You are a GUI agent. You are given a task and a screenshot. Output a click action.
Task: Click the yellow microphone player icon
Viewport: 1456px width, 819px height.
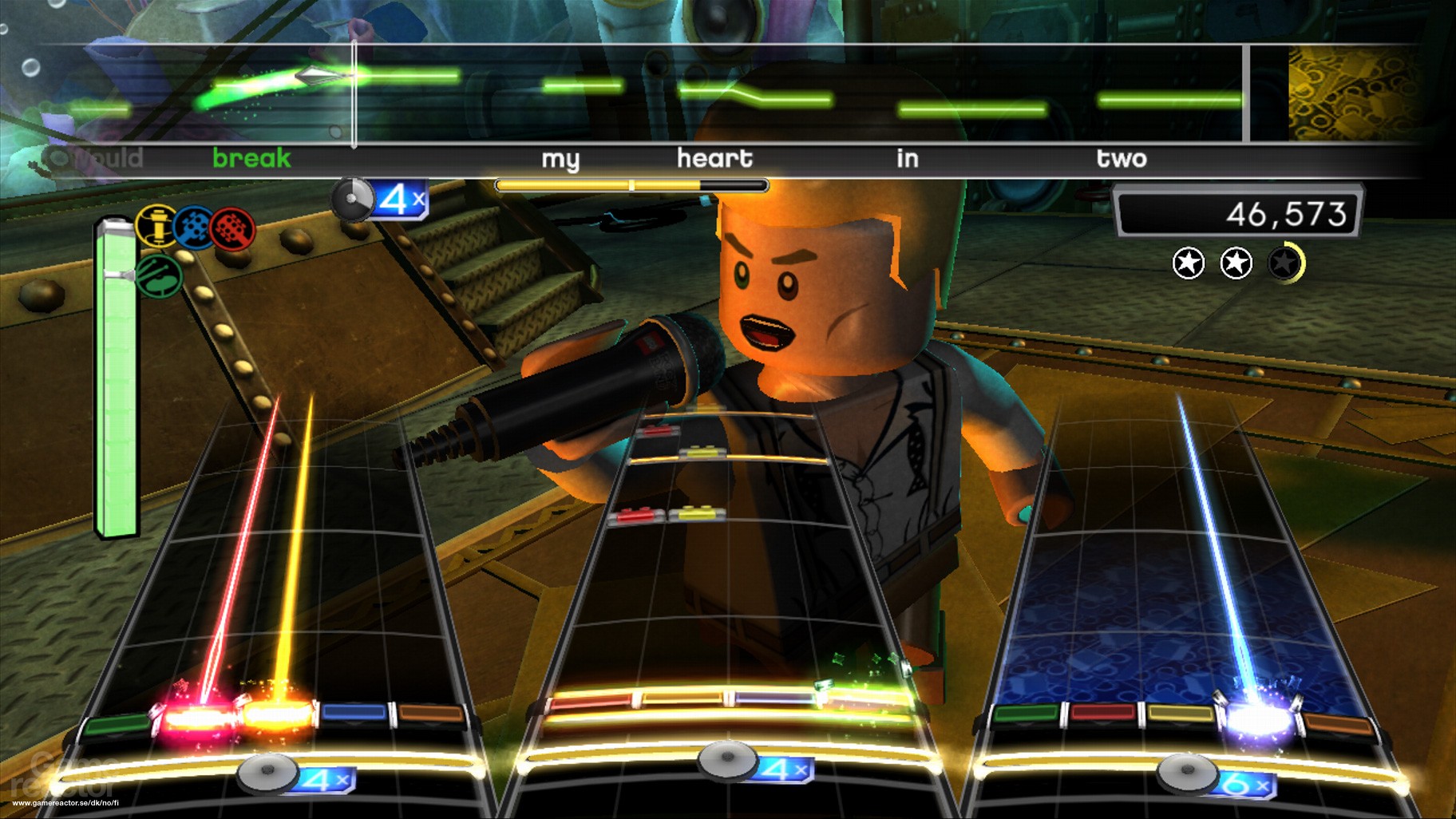tap(156, 224)
